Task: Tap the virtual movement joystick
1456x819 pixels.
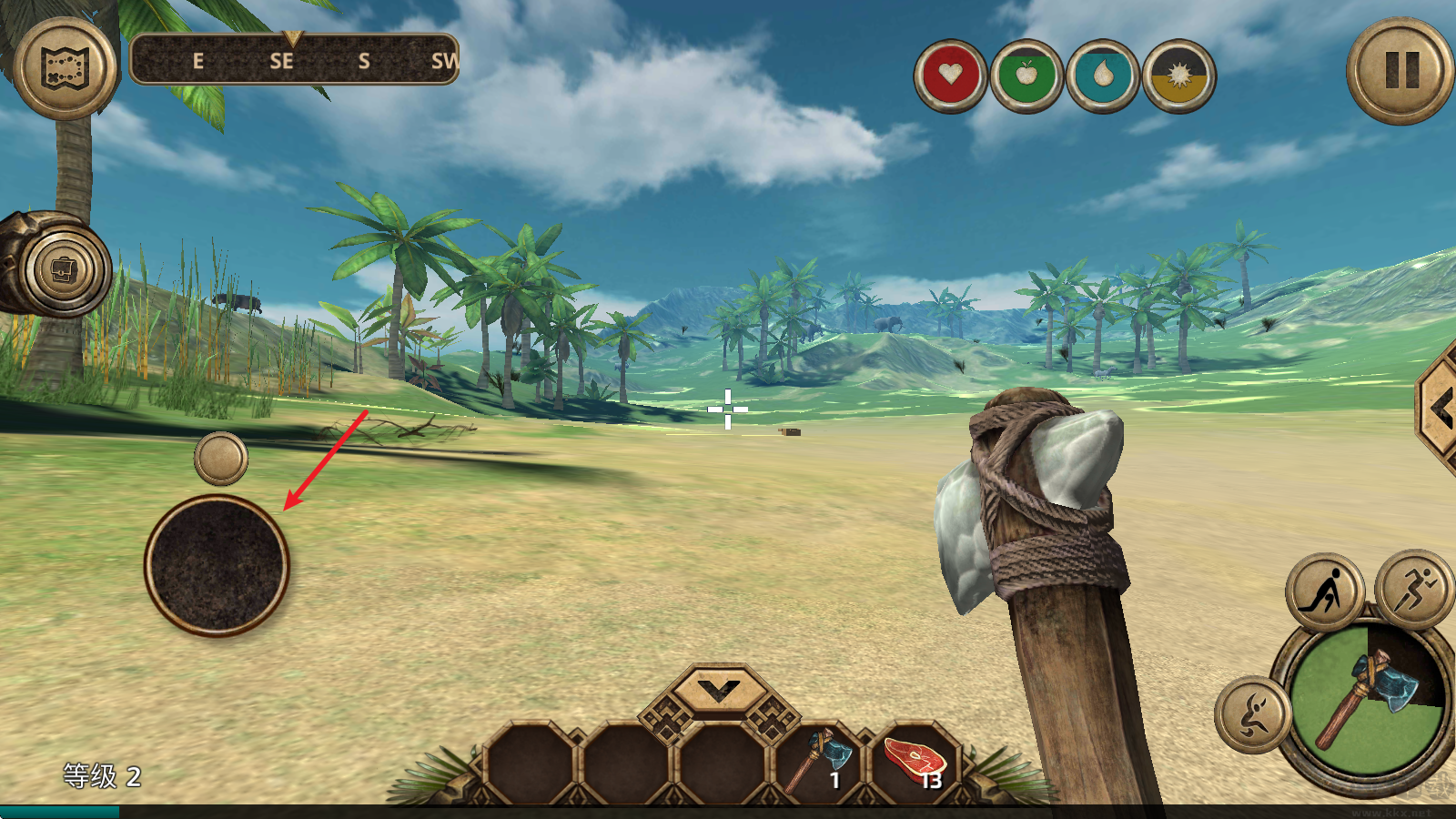Action: point(217,565)
